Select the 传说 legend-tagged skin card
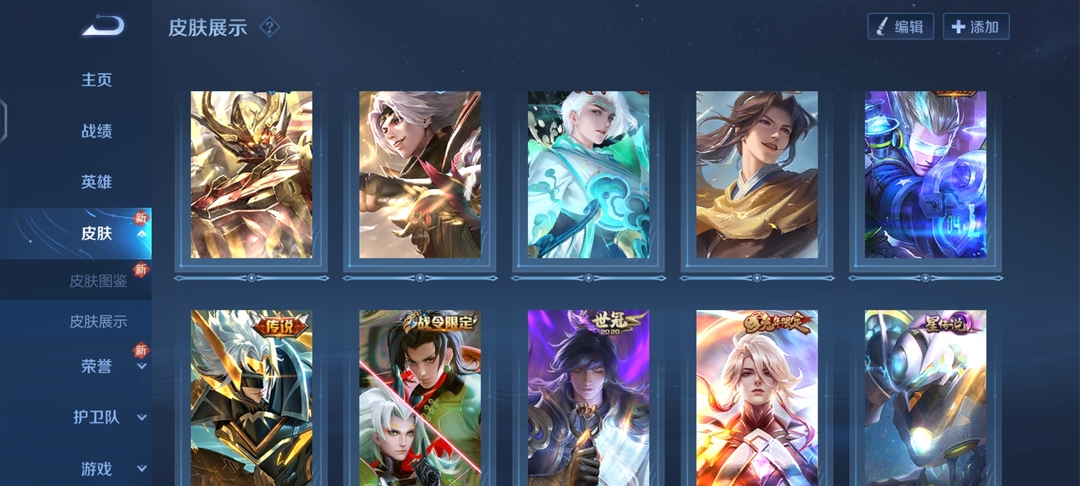 pyautogui.click(x=251, y=398)
